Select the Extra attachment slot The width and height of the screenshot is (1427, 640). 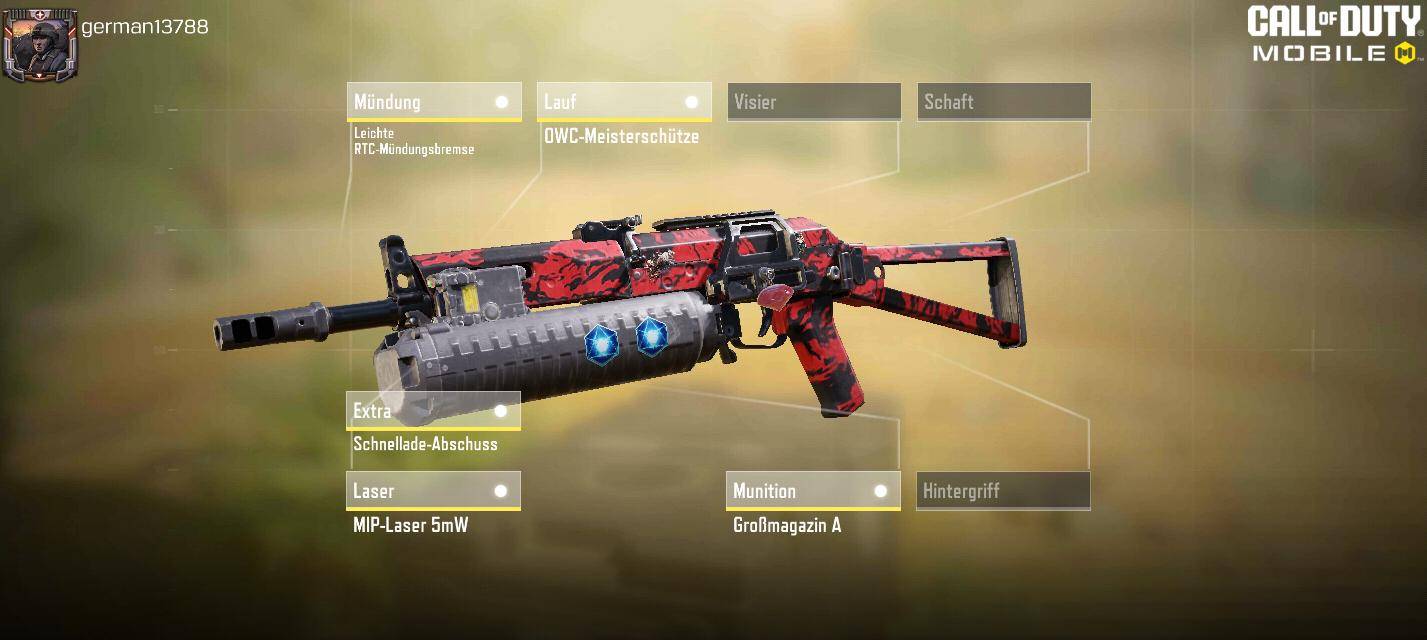(433, 411)
